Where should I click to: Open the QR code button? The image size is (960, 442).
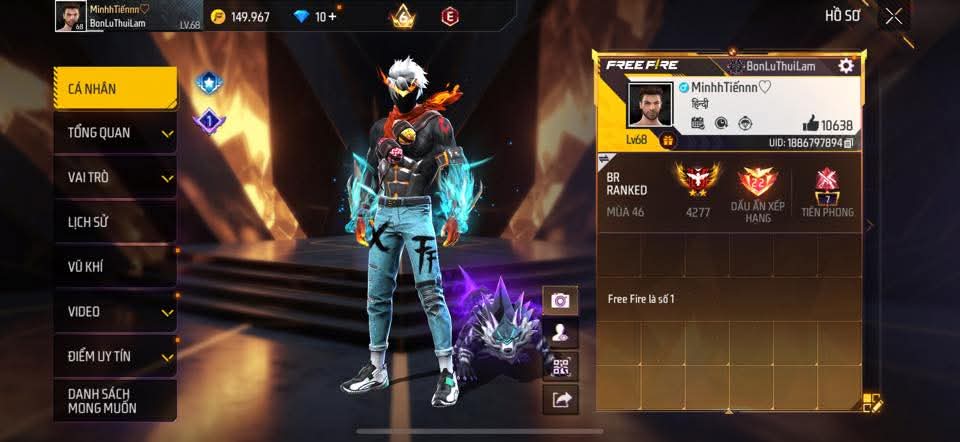point(560,366)
